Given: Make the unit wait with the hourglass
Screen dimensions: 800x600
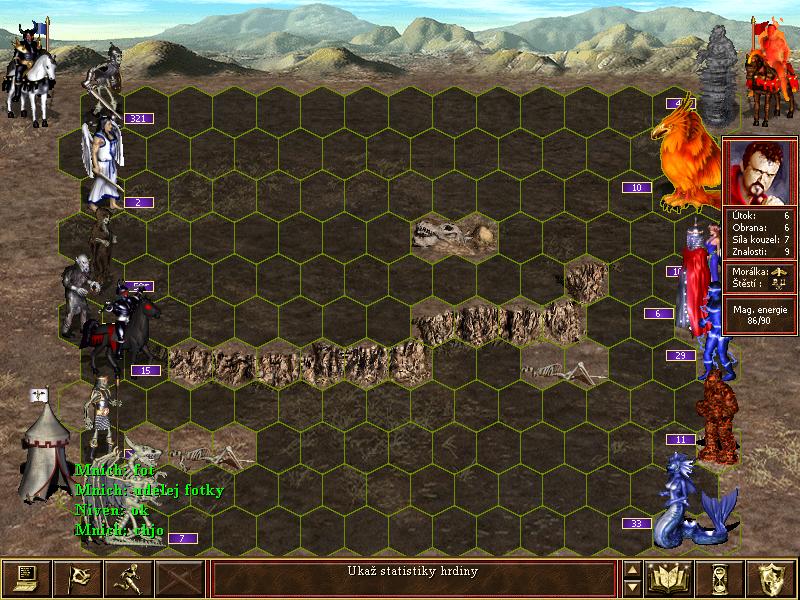Looking at the screenshot, I should 721,579.
